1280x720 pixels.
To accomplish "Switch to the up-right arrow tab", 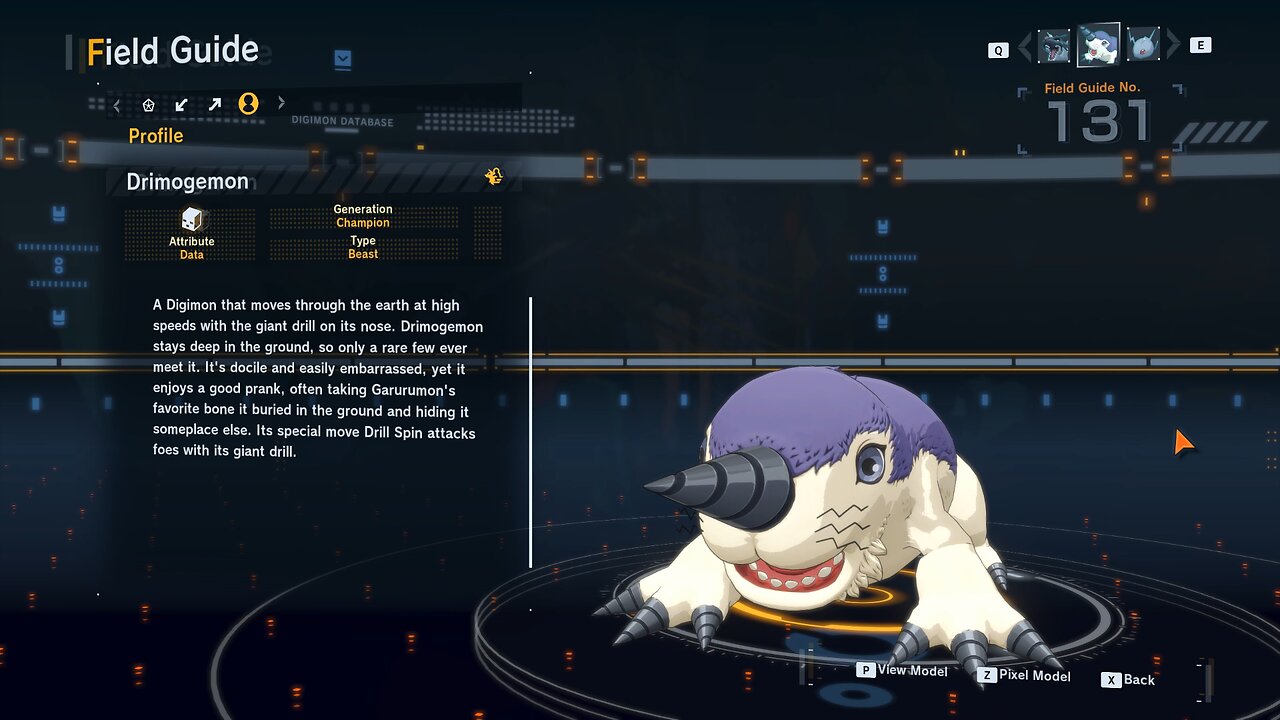I will 214,104.
